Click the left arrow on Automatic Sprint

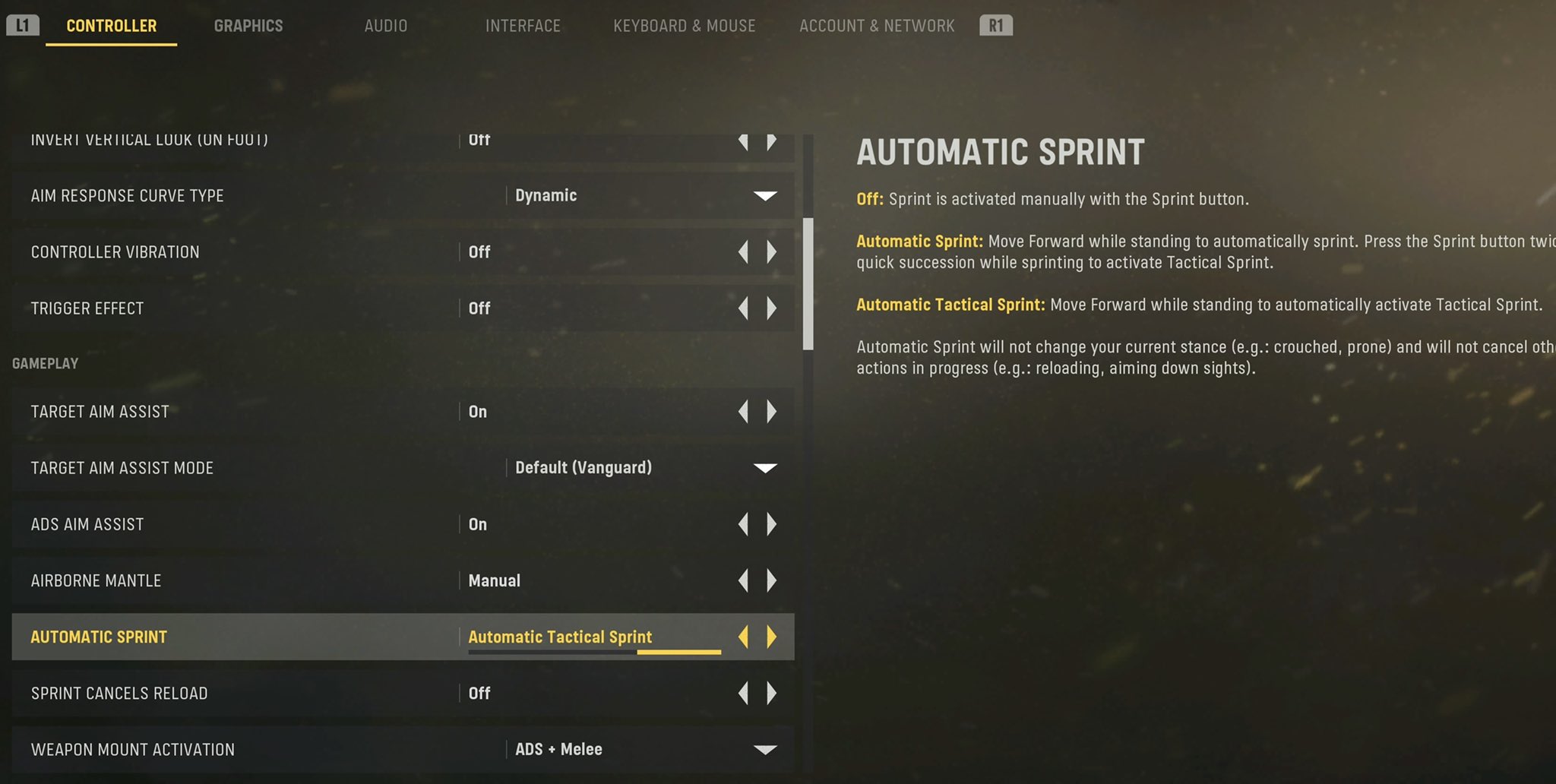(x=743, y=637)
